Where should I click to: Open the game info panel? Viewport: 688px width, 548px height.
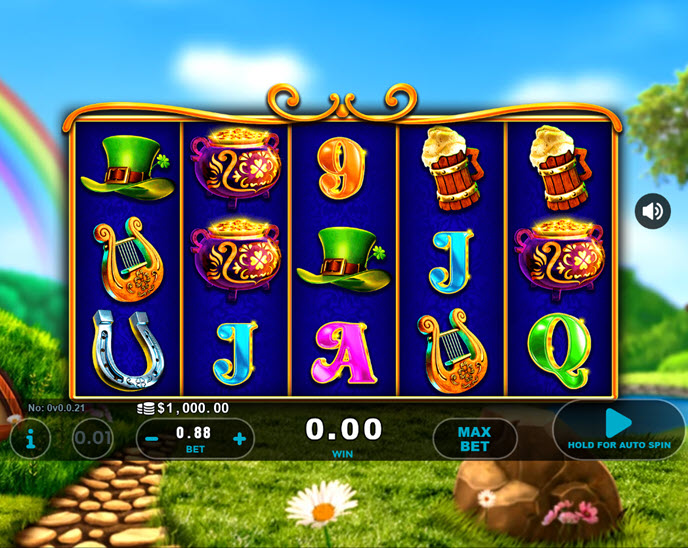tap(30, 438)
